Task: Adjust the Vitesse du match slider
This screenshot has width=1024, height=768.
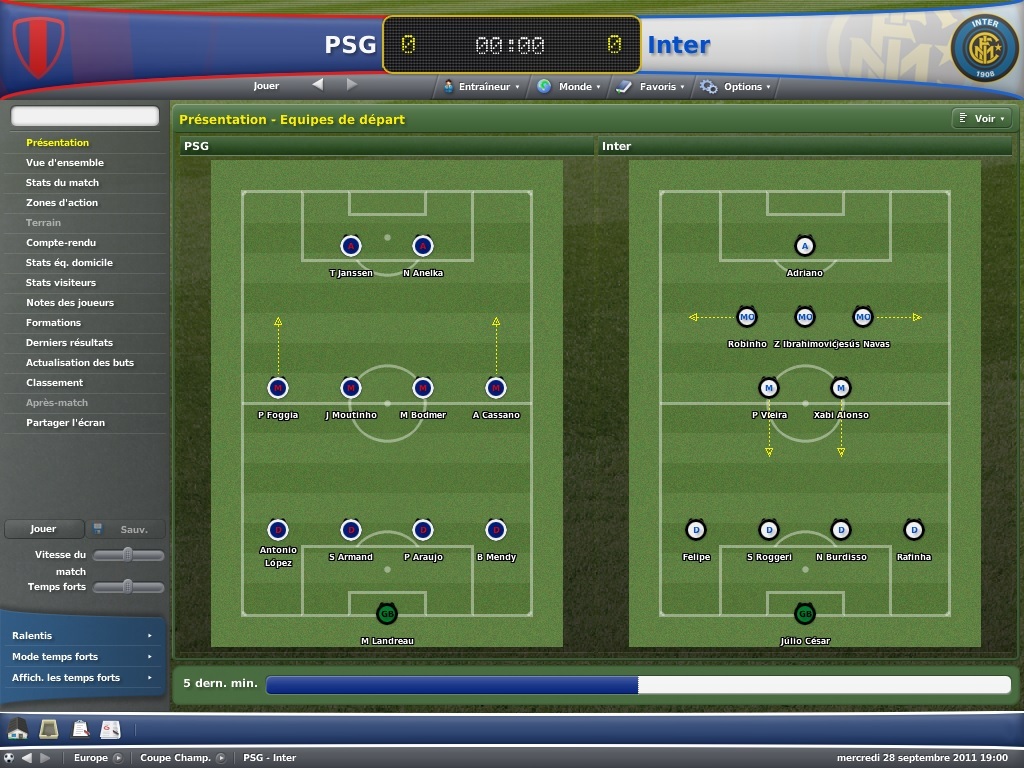Action: pos(128,555)
